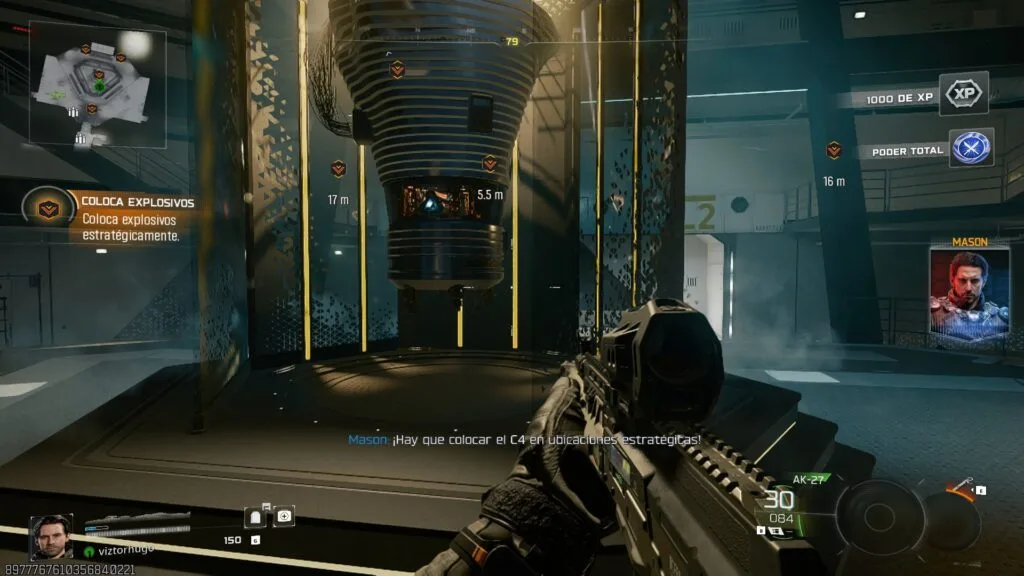Choose the equipment slot beside the medkit
This screenshot has height=576, width=1024.
click(257, 517)
